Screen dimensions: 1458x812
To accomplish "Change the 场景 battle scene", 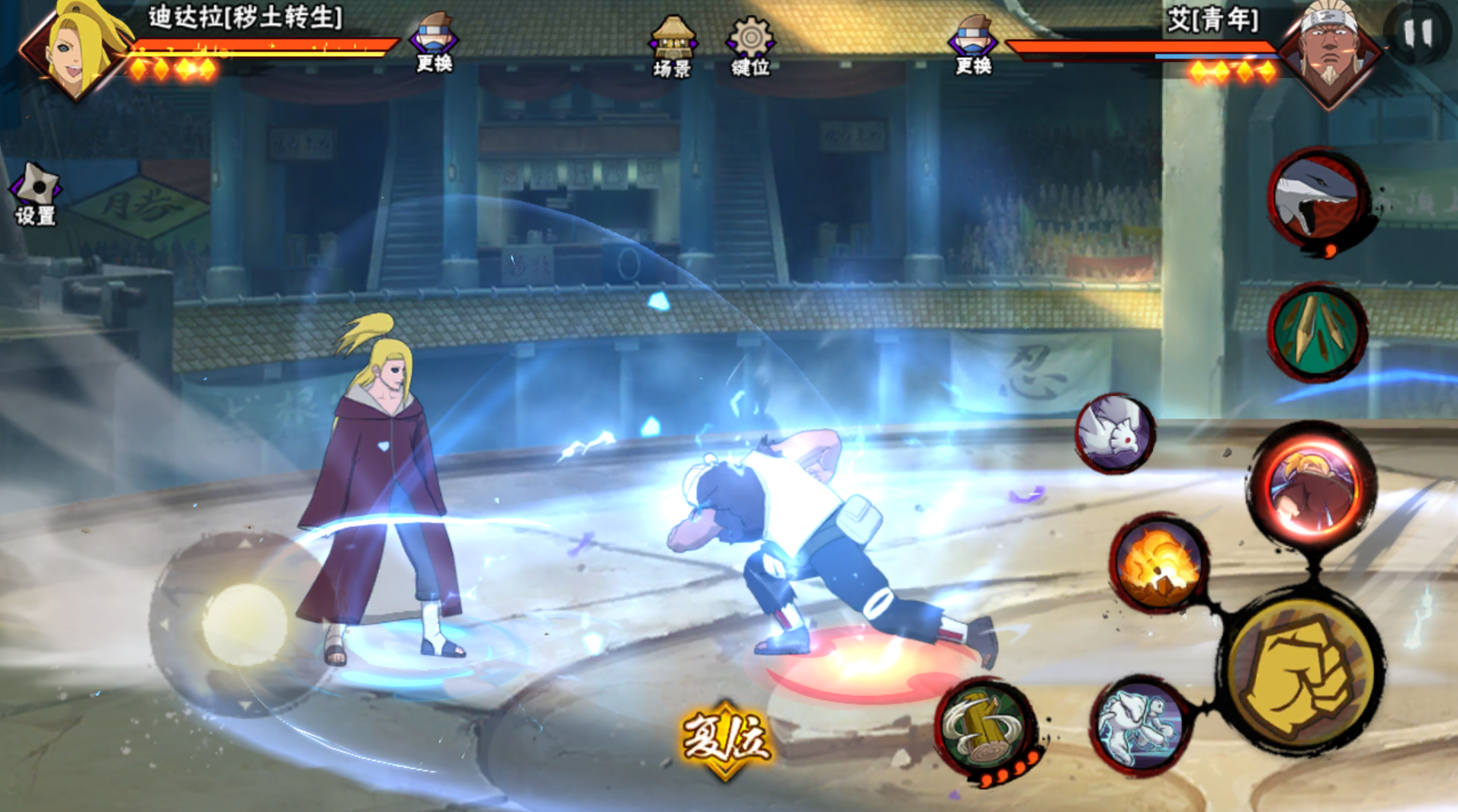I will pos(672,47).
